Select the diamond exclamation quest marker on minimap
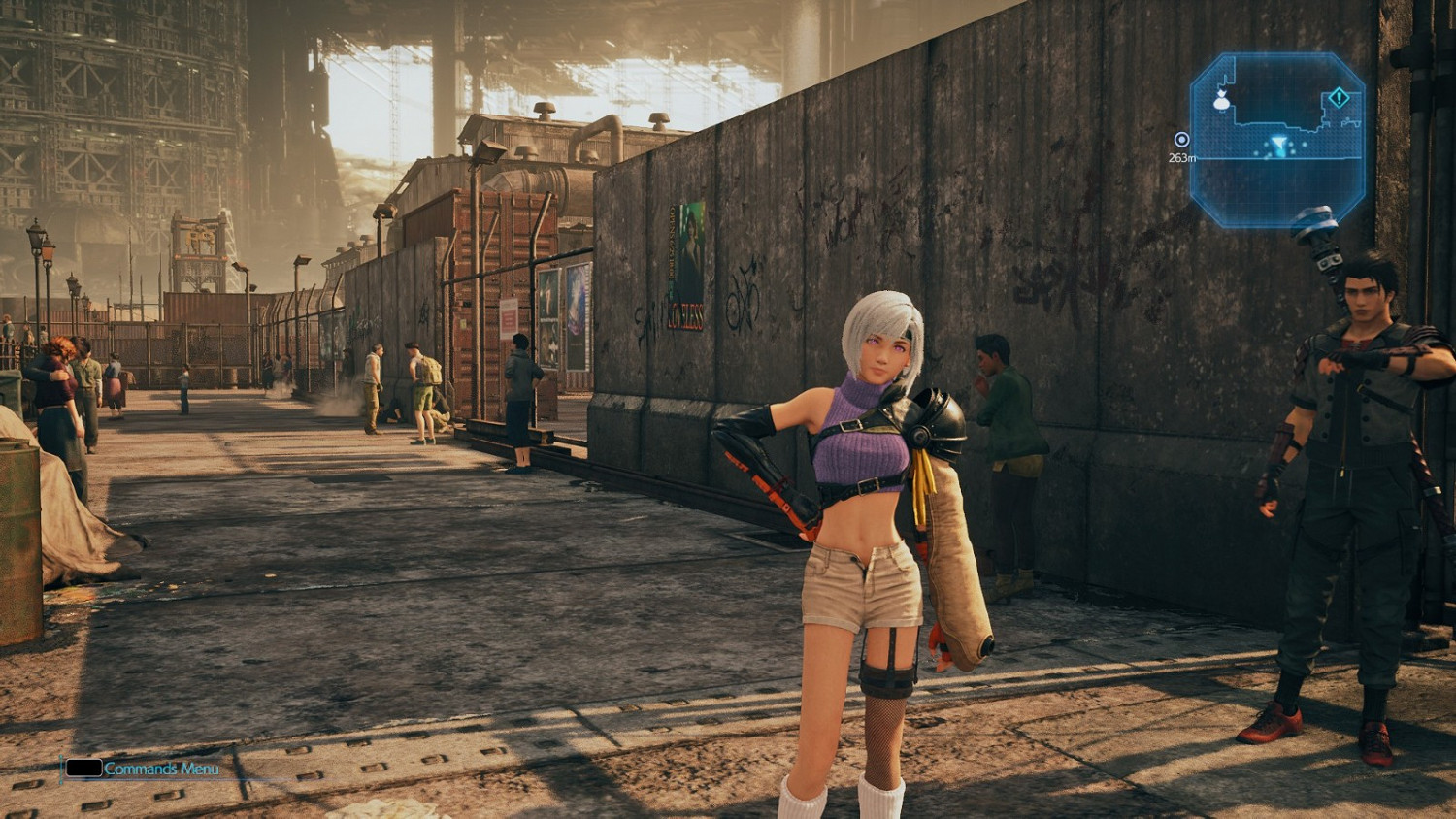The width and height of the screenshot is (1456, 819). coord(1339,97)
